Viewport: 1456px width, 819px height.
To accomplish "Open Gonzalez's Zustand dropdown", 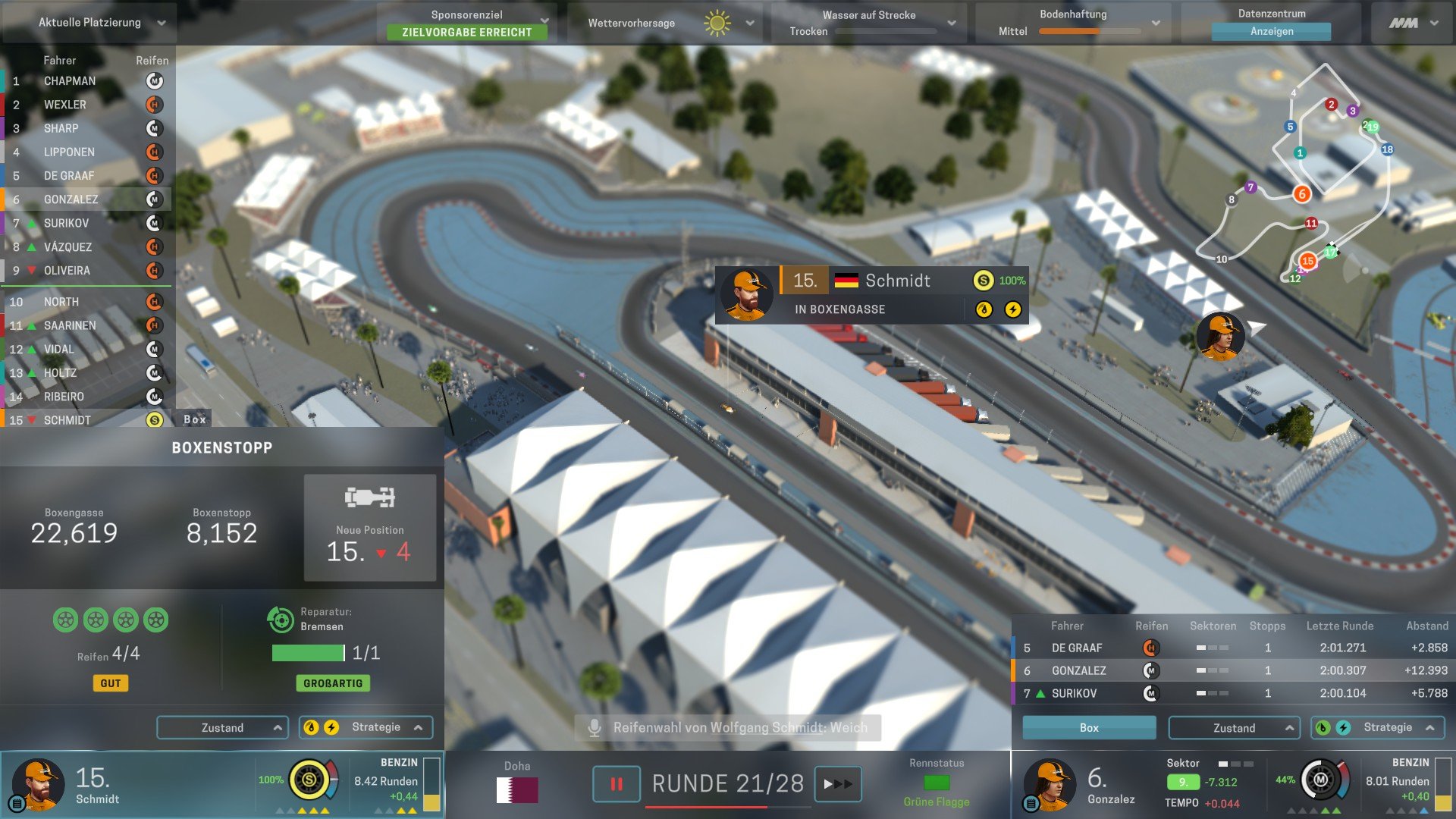I will pos(1234,728).
